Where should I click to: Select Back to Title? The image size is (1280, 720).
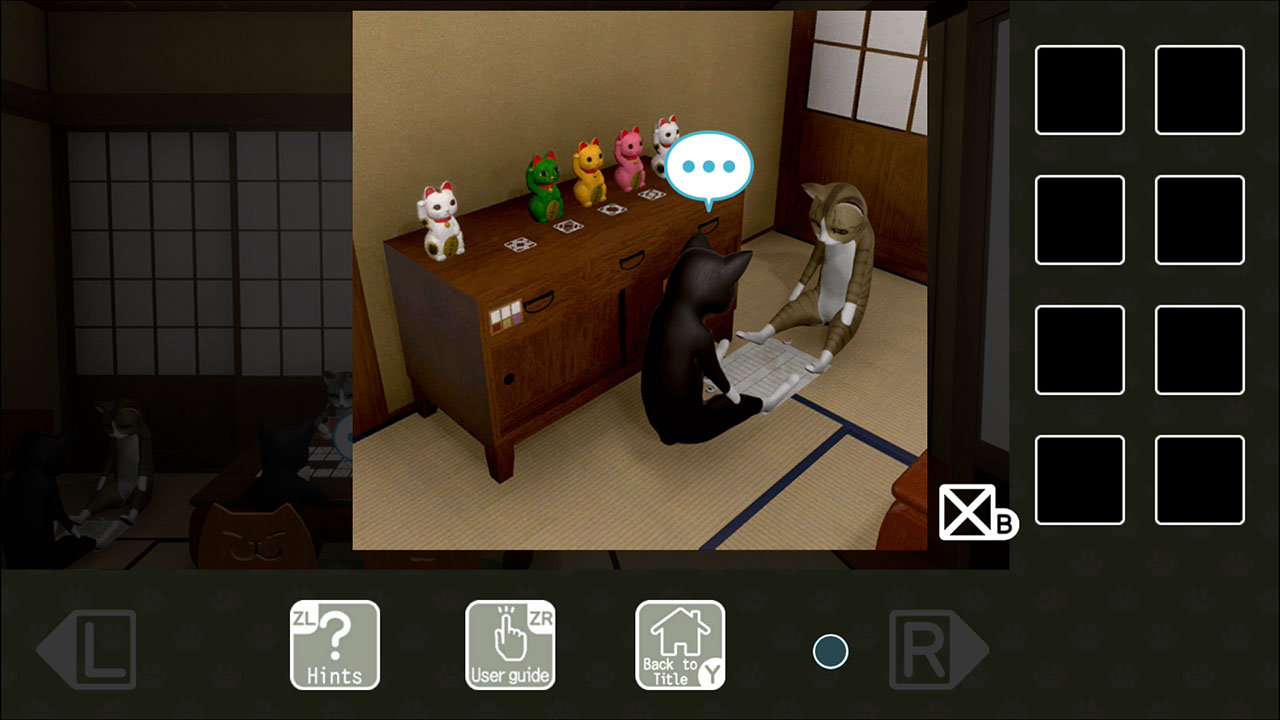pyautogui.click(x=680, y=645)
